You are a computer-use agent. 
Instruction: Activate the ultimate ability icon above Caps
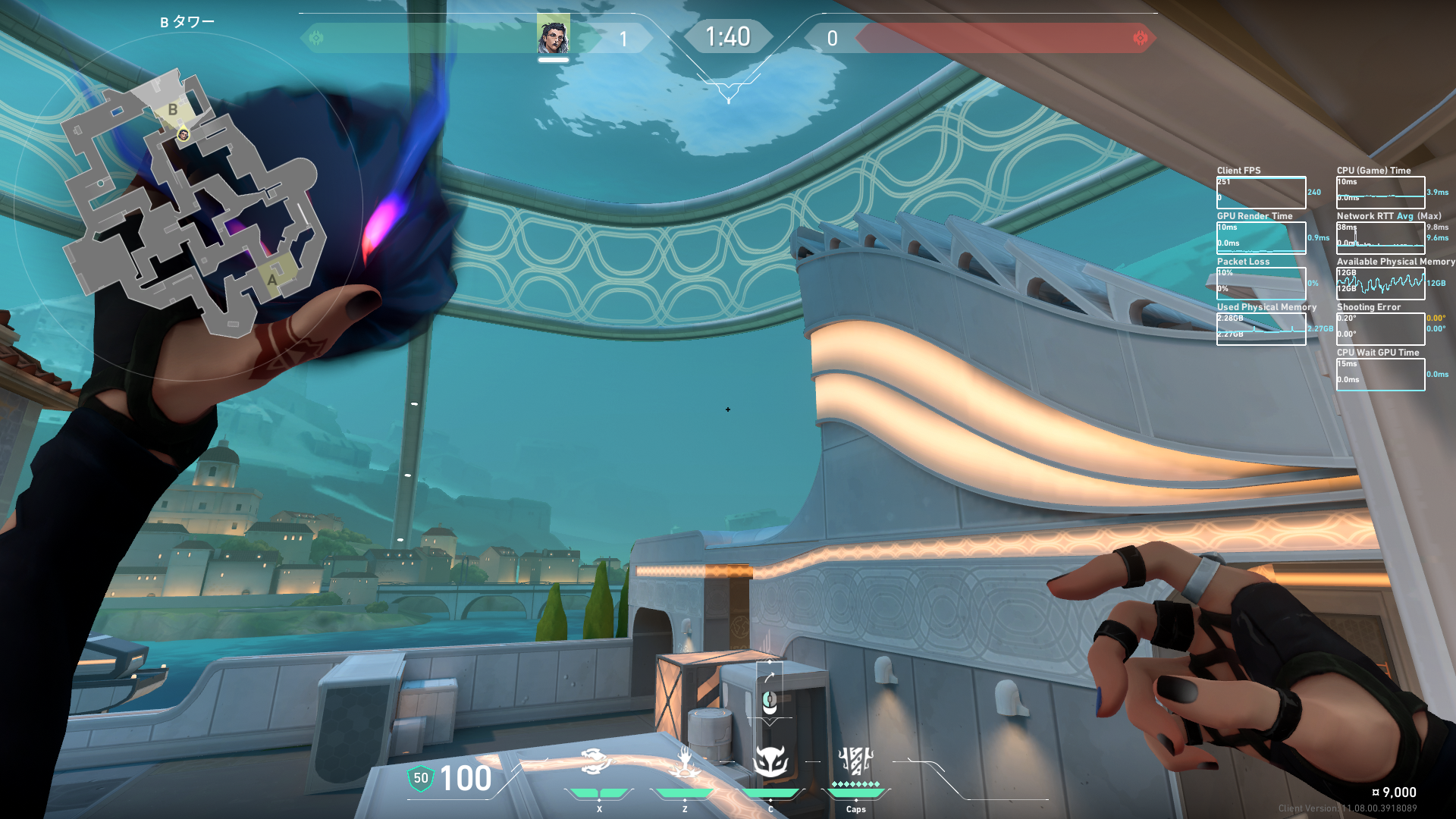[855, 761]
